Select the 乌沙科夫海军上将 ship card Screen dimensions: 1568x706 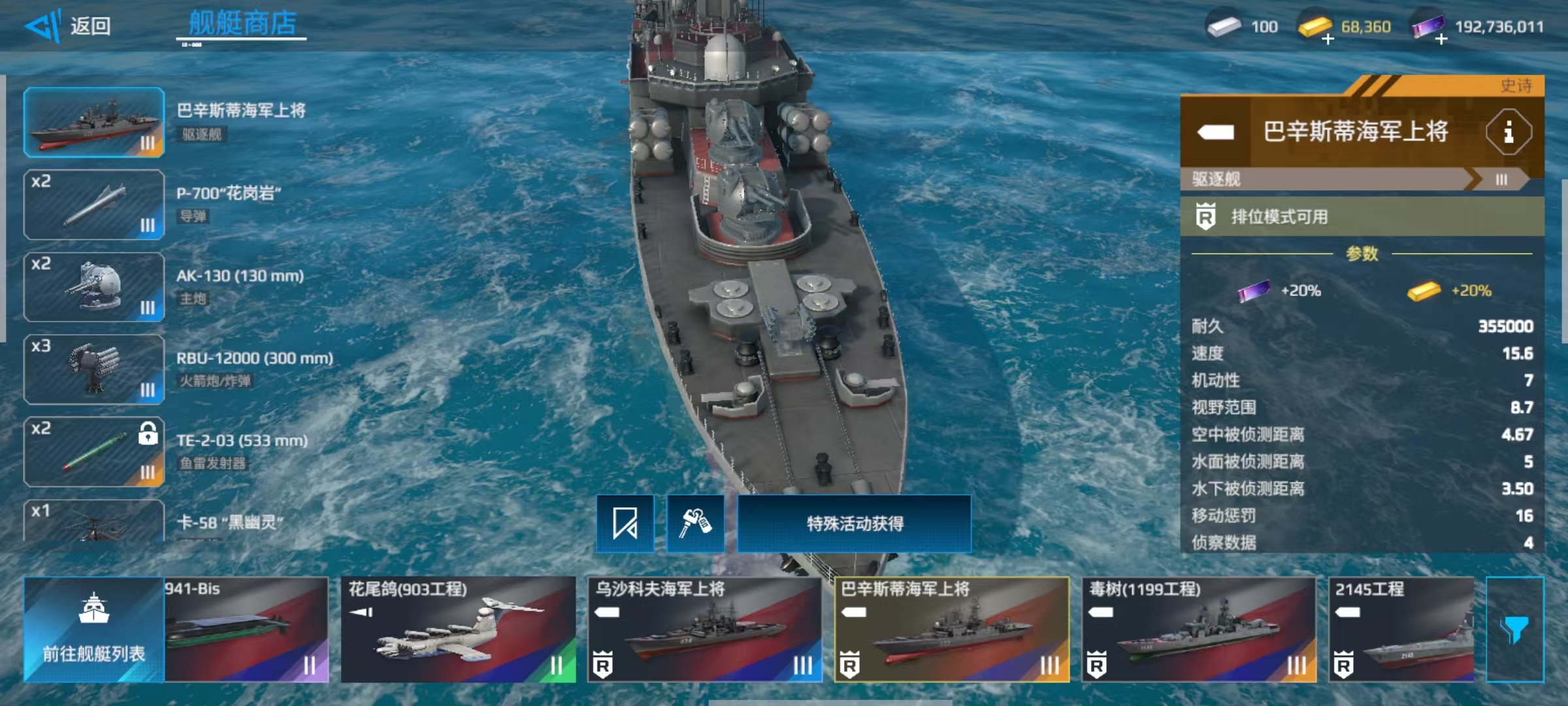tap(704, 629)
